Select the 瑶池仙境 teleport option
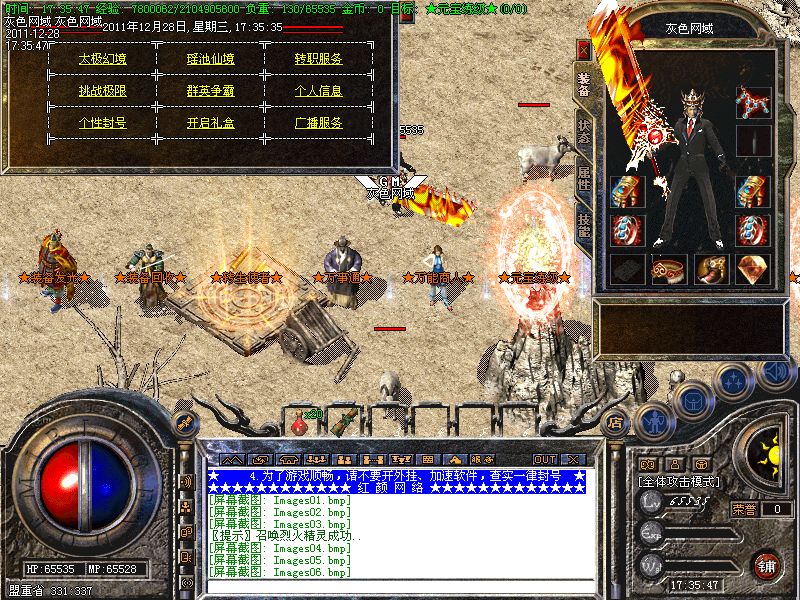The image size is (800, 600). pyautogui.click(x=211, y=58)
